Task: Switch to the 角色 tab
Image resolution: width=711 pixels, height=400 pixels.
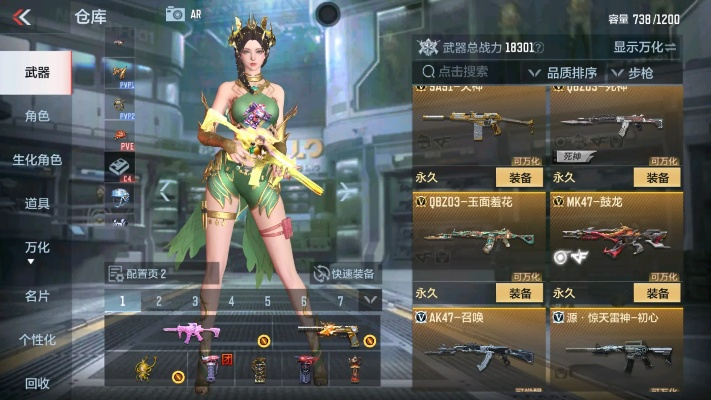Action: [37, 116]
